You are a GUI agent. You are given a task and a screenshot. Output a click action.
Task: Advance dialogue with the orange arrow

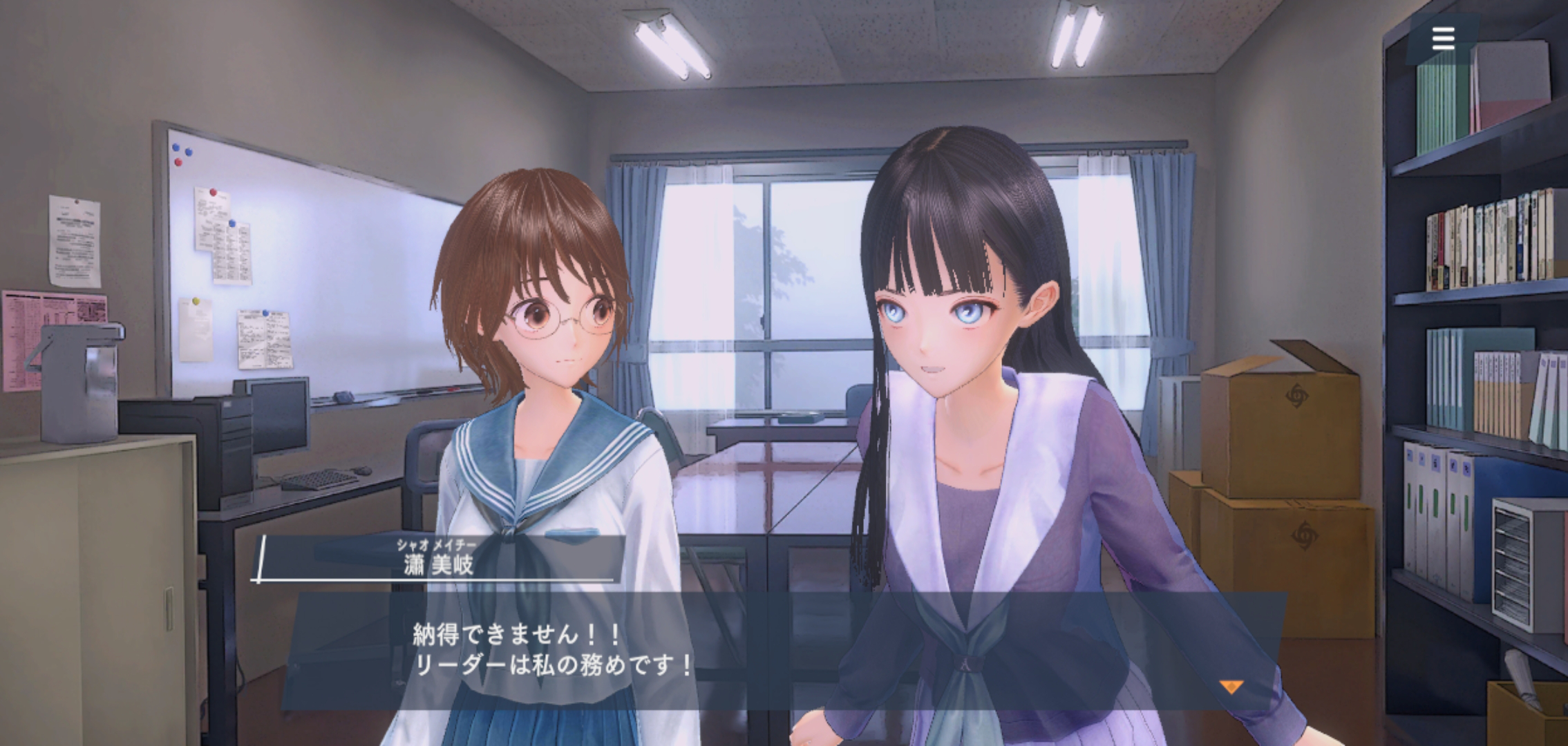point(1231,687)
